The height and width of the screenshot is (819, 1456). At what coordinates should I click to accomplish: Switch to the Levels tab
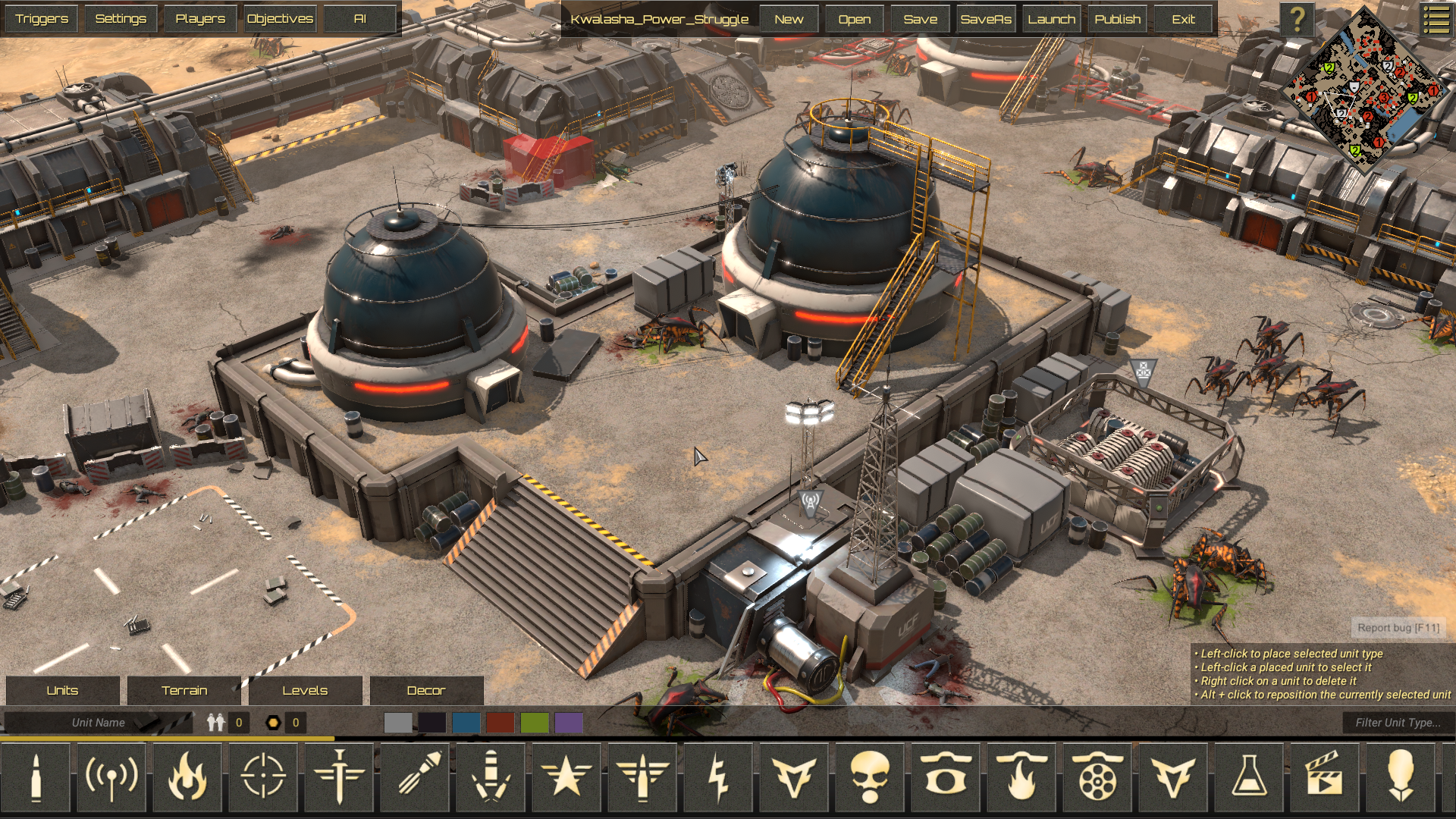pos(305,690)
